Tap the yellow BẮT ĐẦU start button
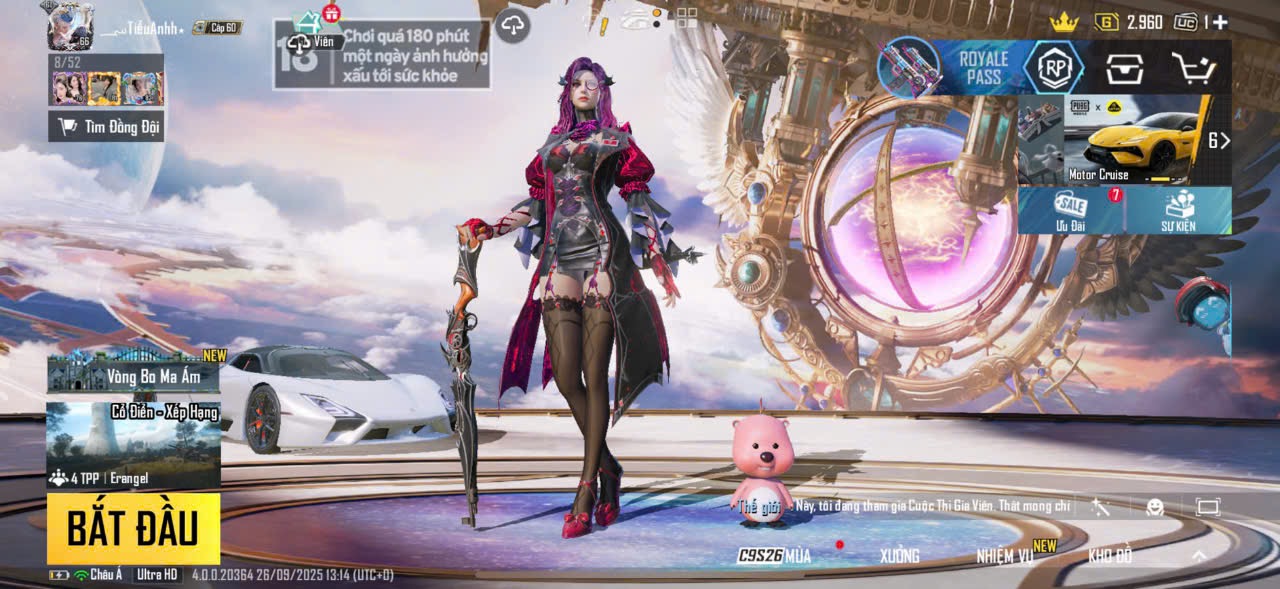Image resolution: width=1280 pixels, height=589 pixels. tap(133, 527)
